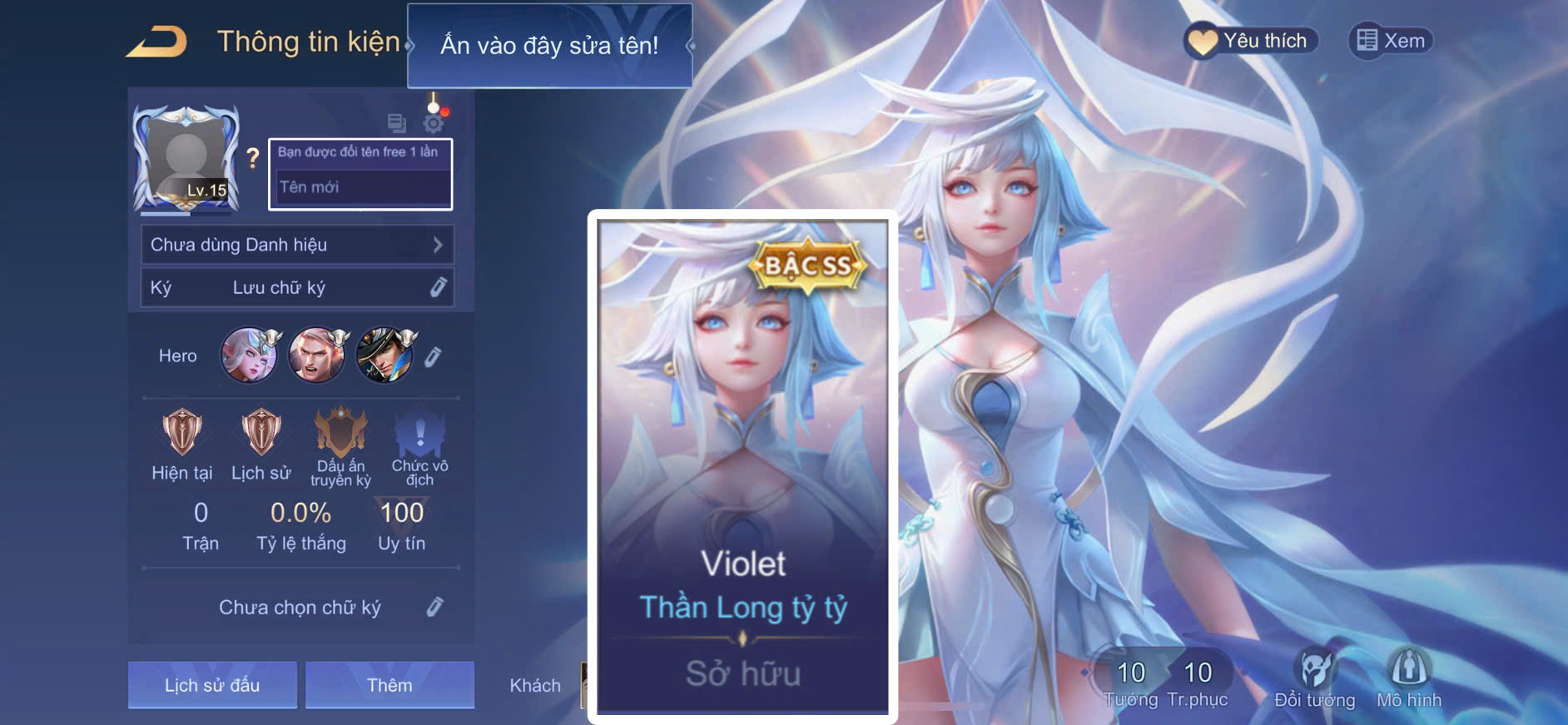The height and width of the screenshot is (725, 1568).
Task: Open the Xem panel at top right
Action: [1391, 40]
